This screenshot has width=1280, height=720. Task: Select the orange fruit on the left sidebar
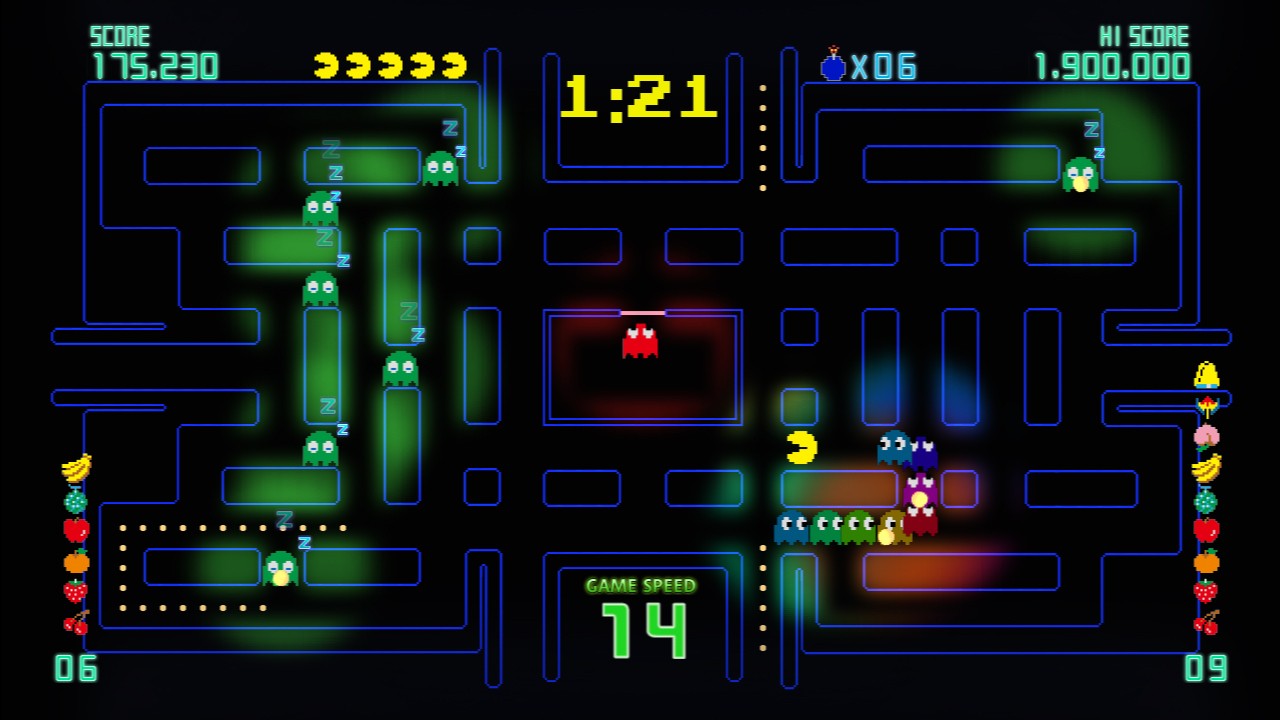(x=75, y=561)
